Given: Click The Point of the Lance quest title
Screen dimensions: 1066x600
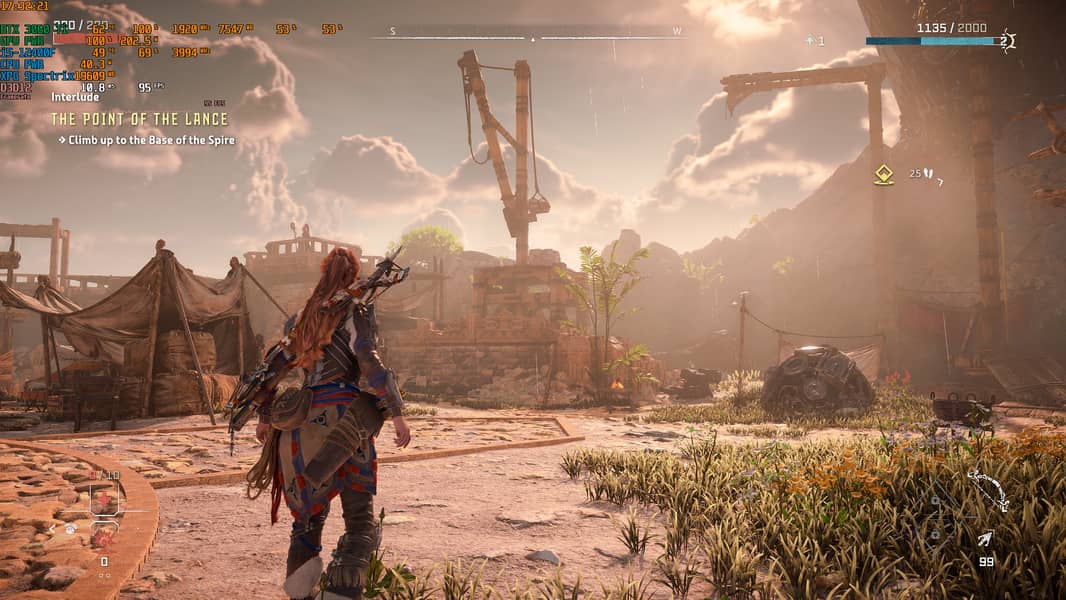Looking at the screenshot, I should coord(140,120).
